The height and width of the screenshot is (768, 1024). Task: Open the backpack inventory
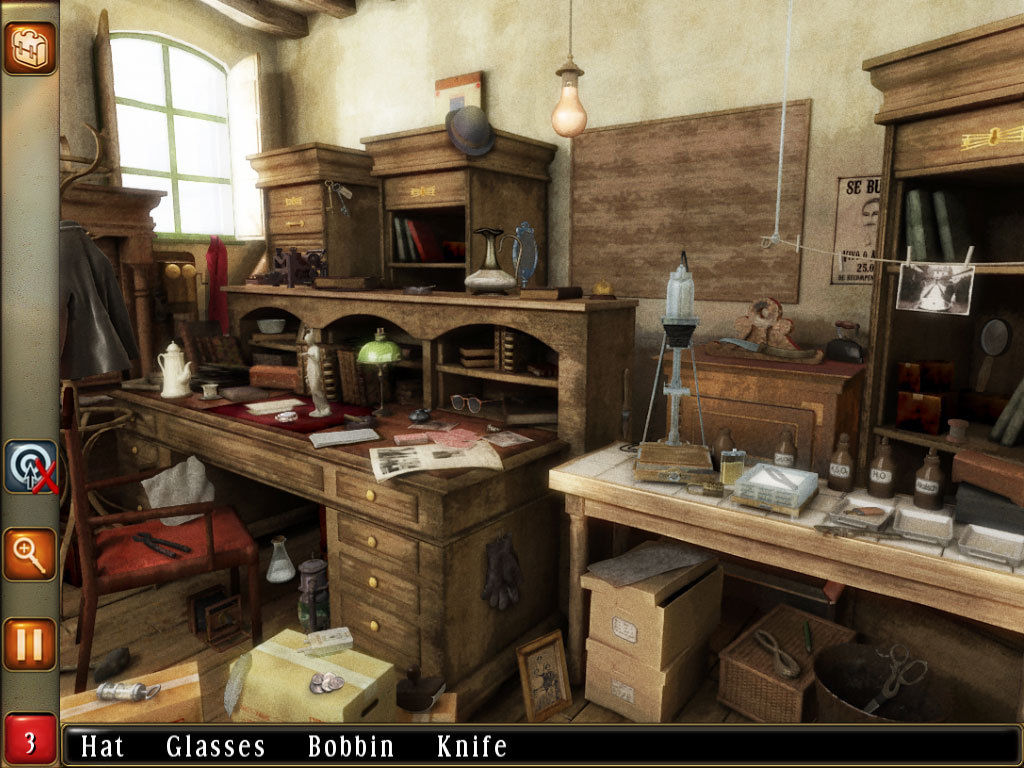click(x=29, y=48)
